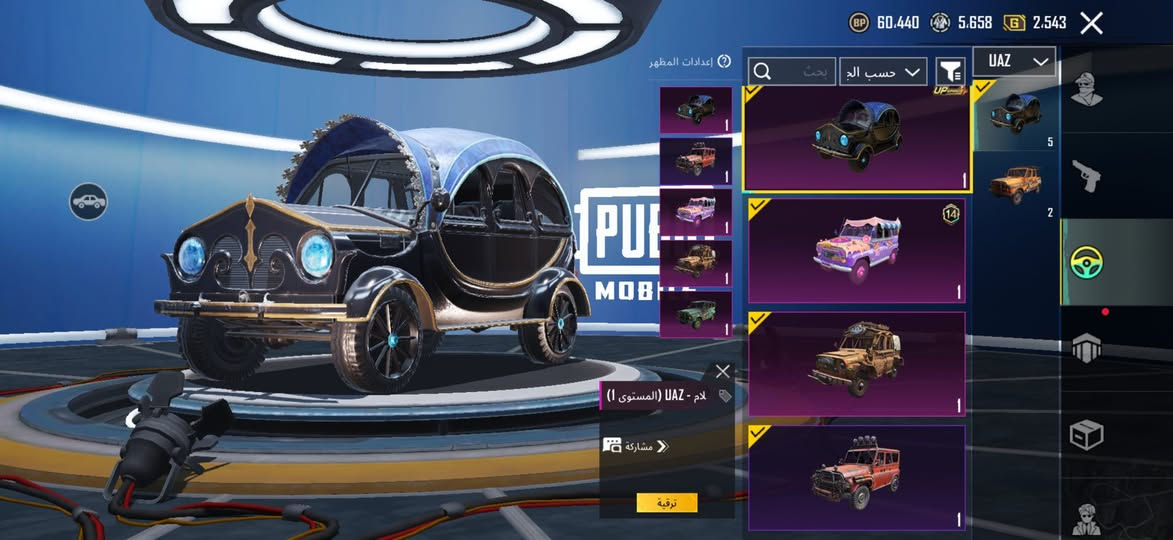
Task: Open the crate box category tab
Action: [x=1087, y=434]
